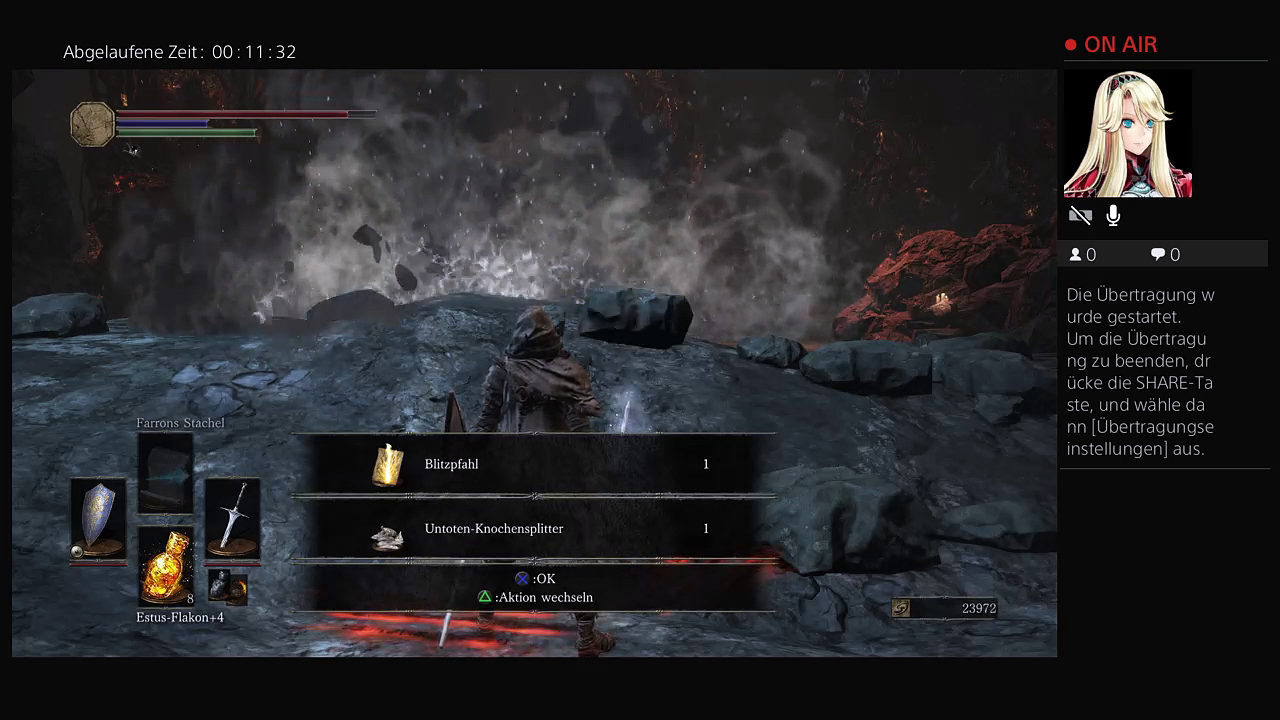This screenshot has height=720, width=1280.
Task: Select the right-hand sword weapon slot
Action: (x=233, y=518)
